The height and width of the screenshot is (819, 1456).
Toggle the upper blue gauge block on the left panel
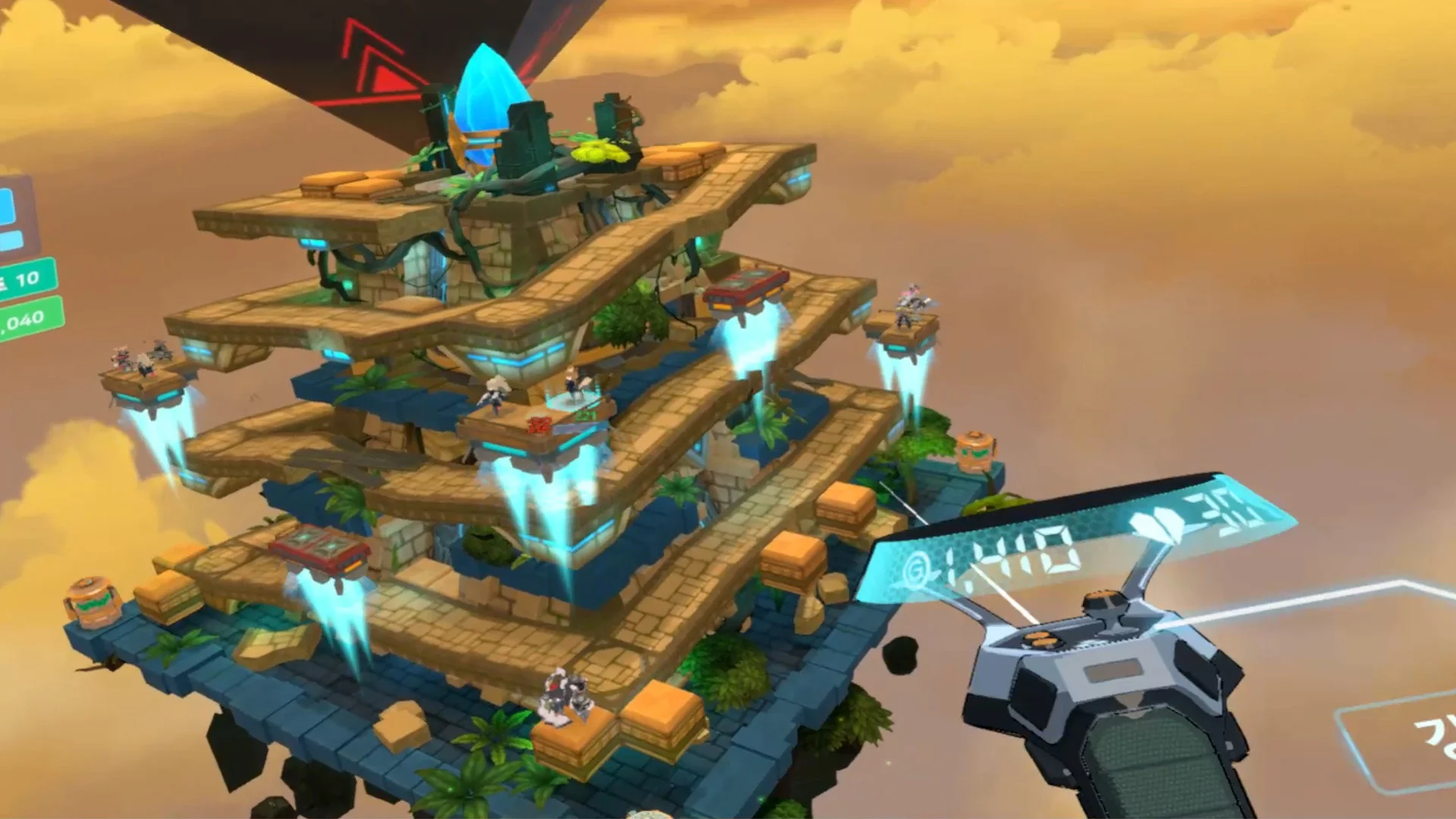6,205
